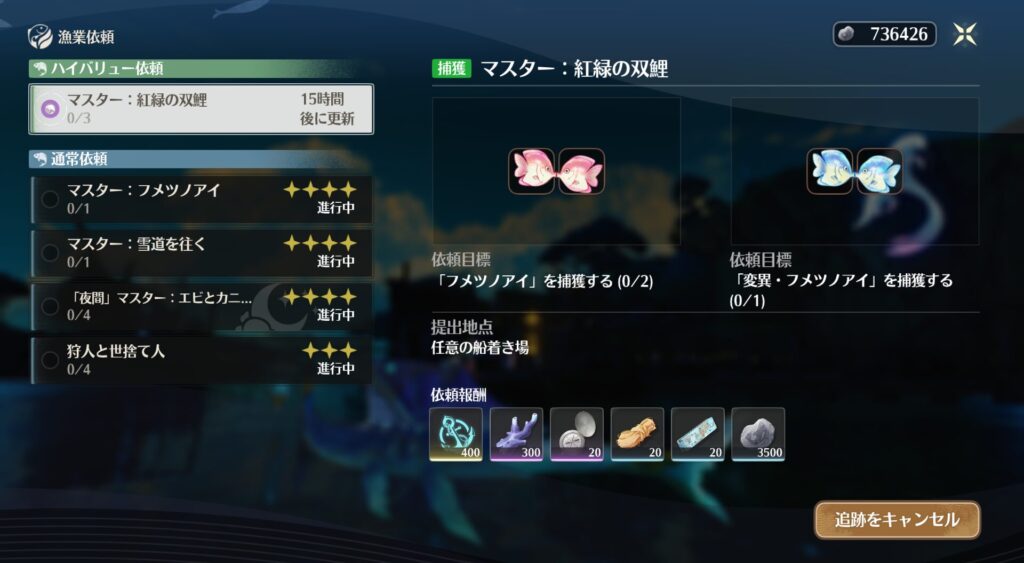Close the fishing request screen
This screenshot has height=563, width=1024.
tap(965, 34)
